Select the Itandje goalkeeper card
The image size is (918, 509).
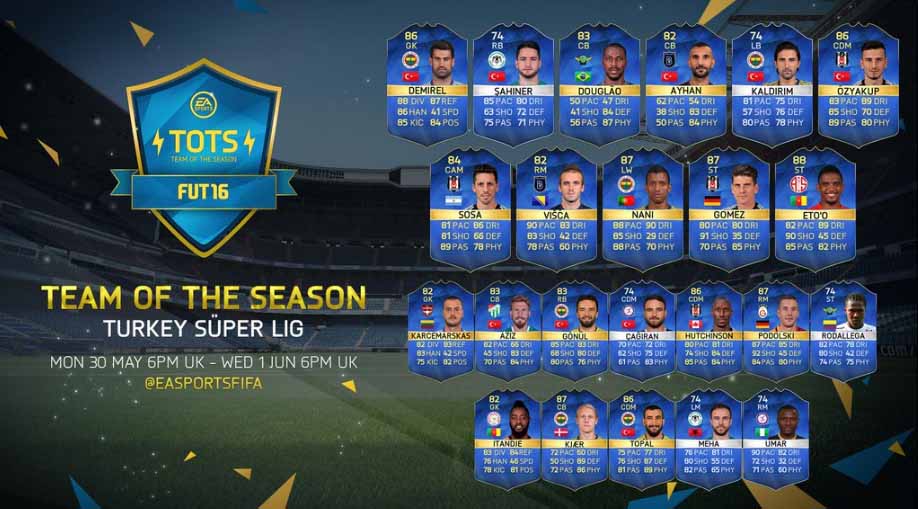(507, 431)
